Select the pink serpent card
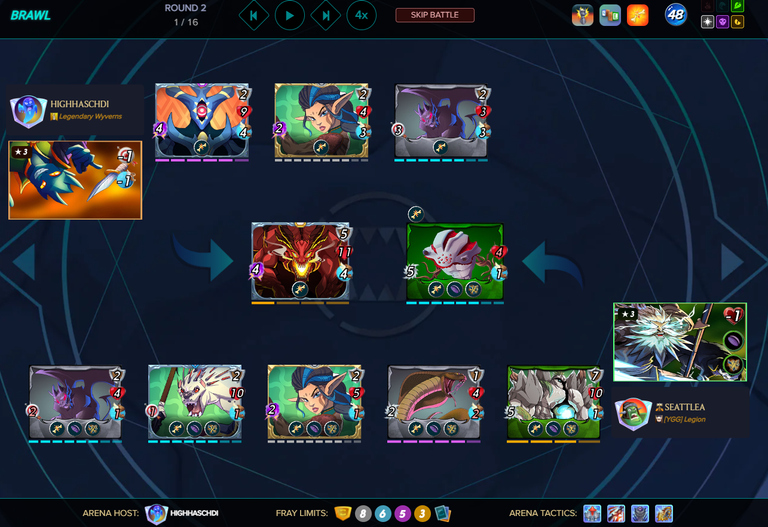 434,401
